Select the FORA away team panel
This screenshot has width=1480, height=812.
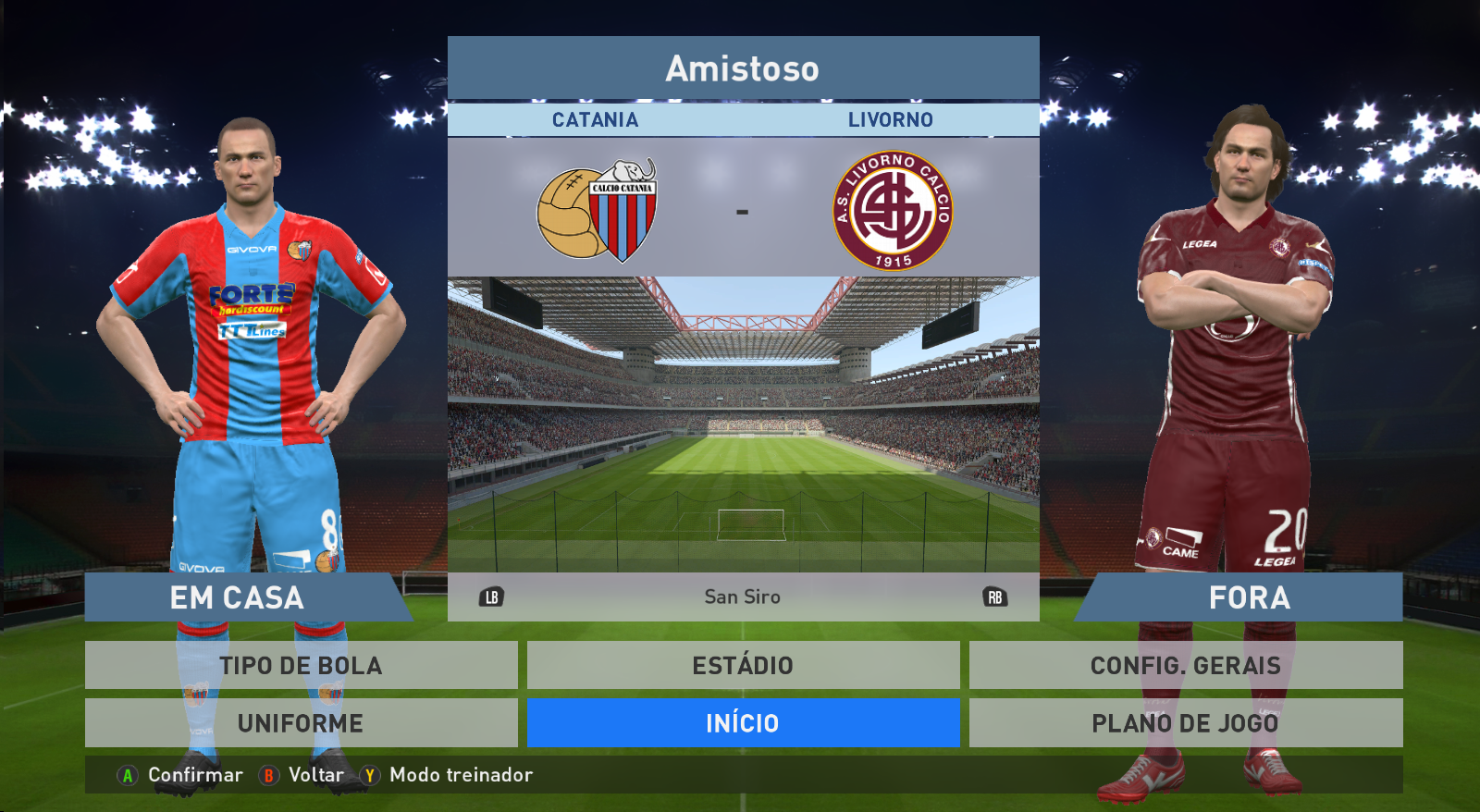click(1249, 597)
